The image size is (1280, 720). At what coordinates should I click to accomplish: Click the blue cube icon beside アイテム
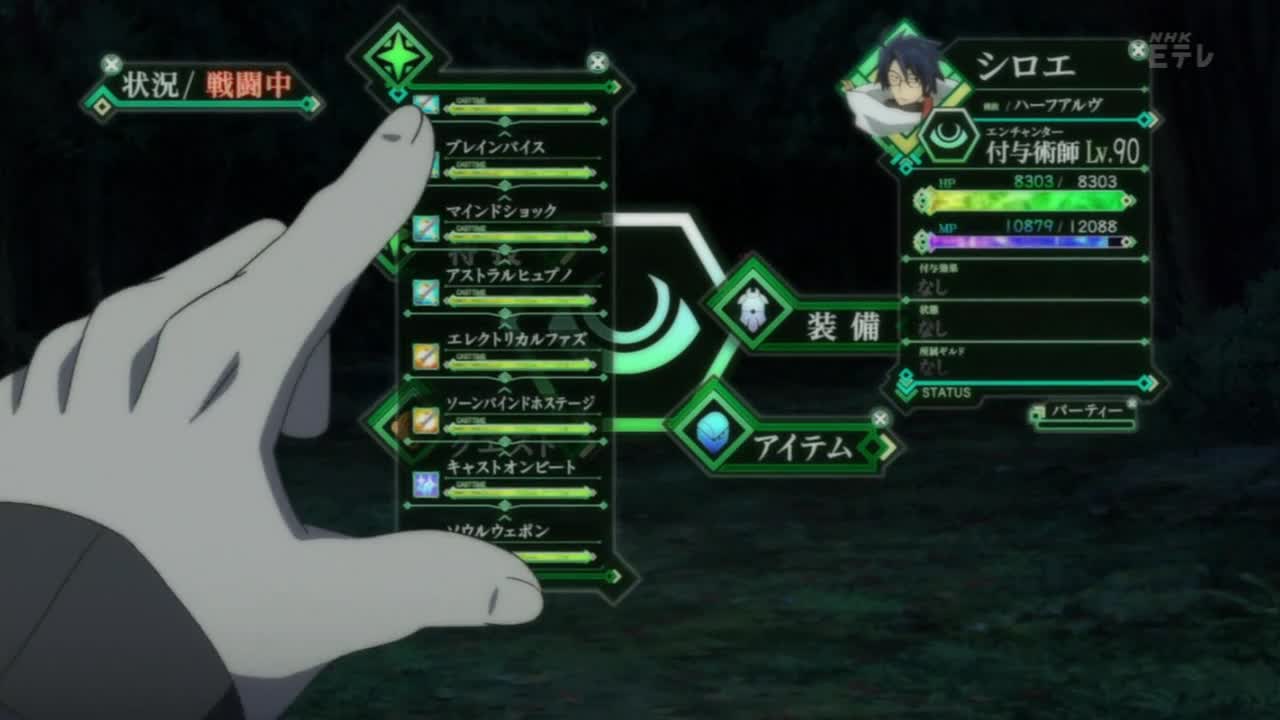[712, 433]
